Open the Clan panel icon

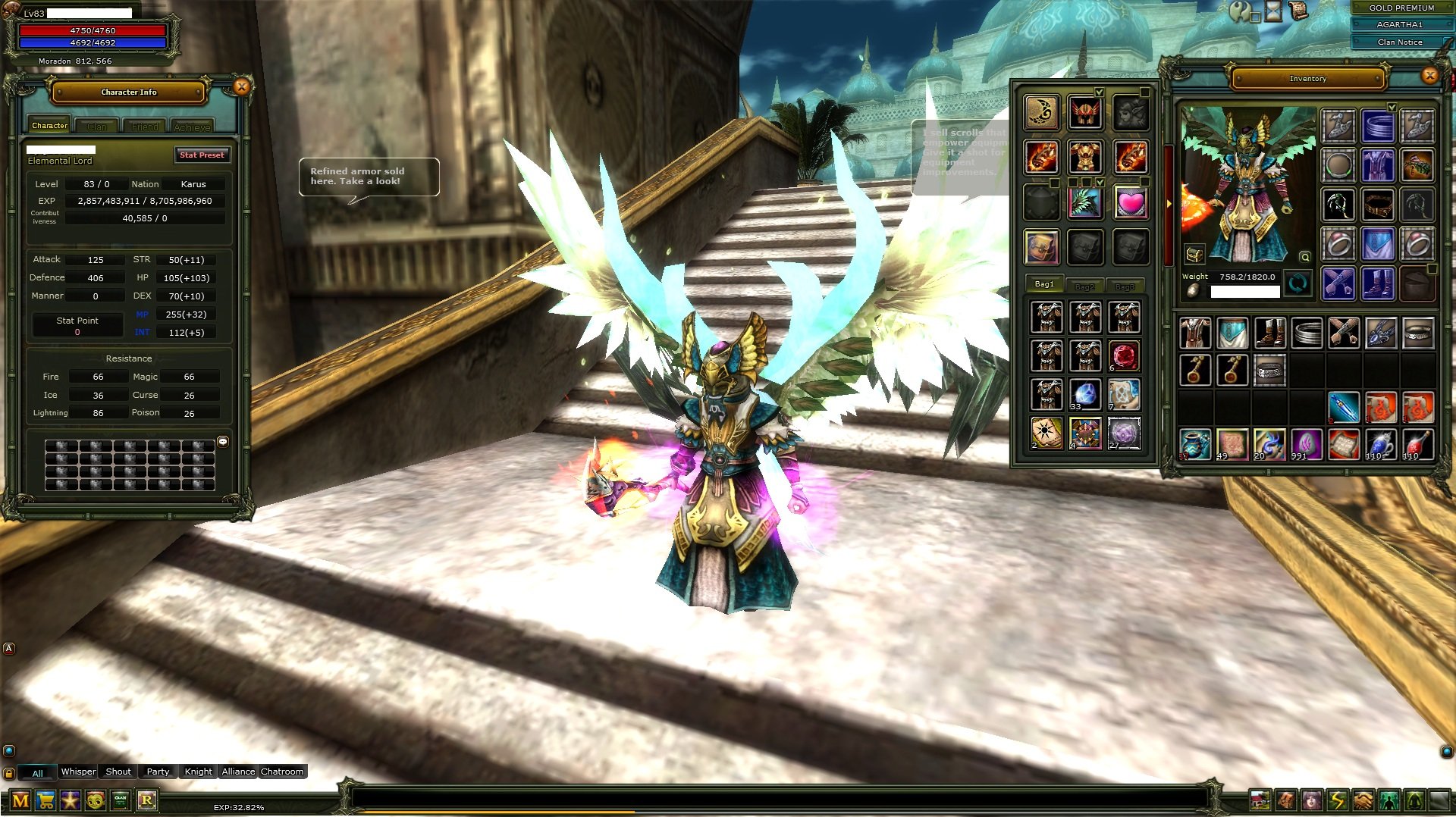coord(119,800)
